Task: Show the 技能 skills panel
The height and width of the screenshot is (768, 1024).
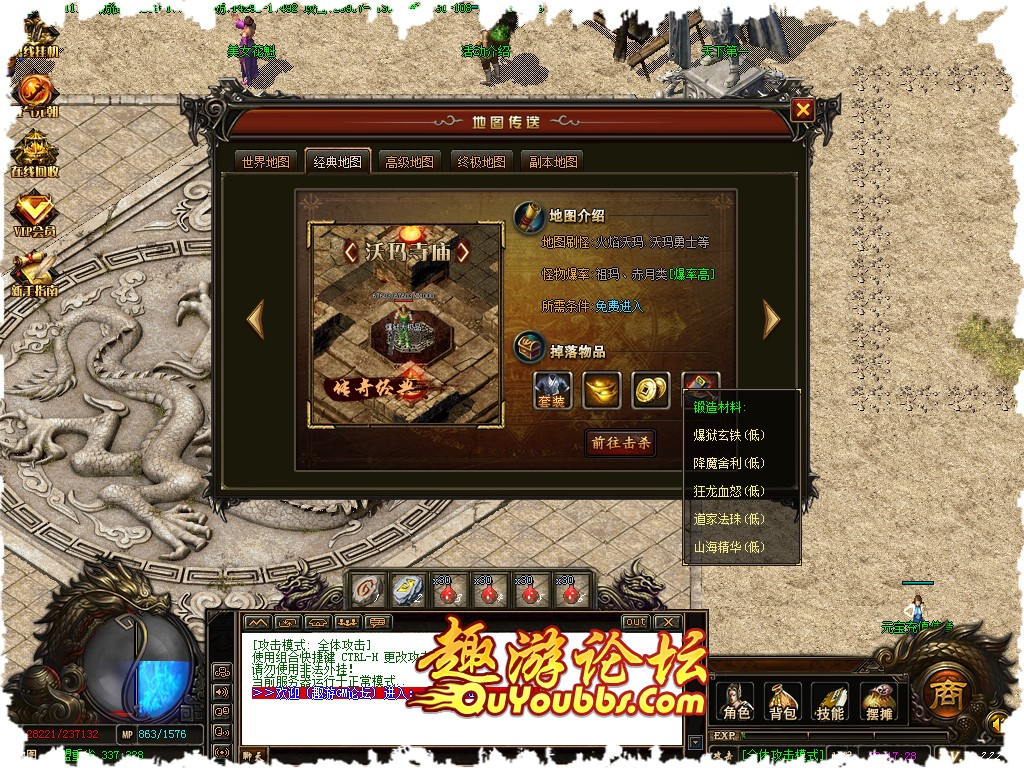Action: click(830, 701)
